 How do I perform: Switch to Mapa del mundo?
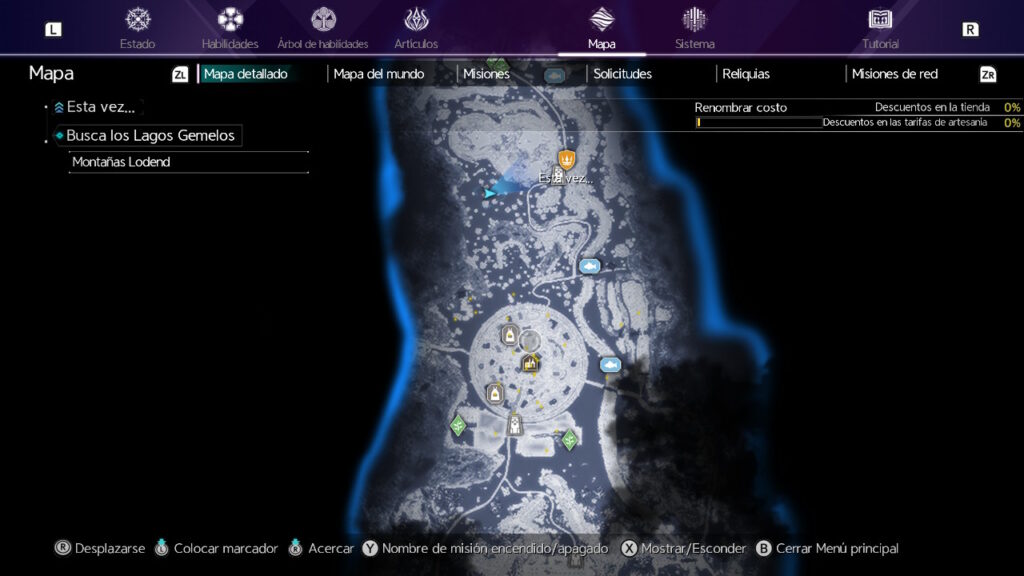(379, 74)
